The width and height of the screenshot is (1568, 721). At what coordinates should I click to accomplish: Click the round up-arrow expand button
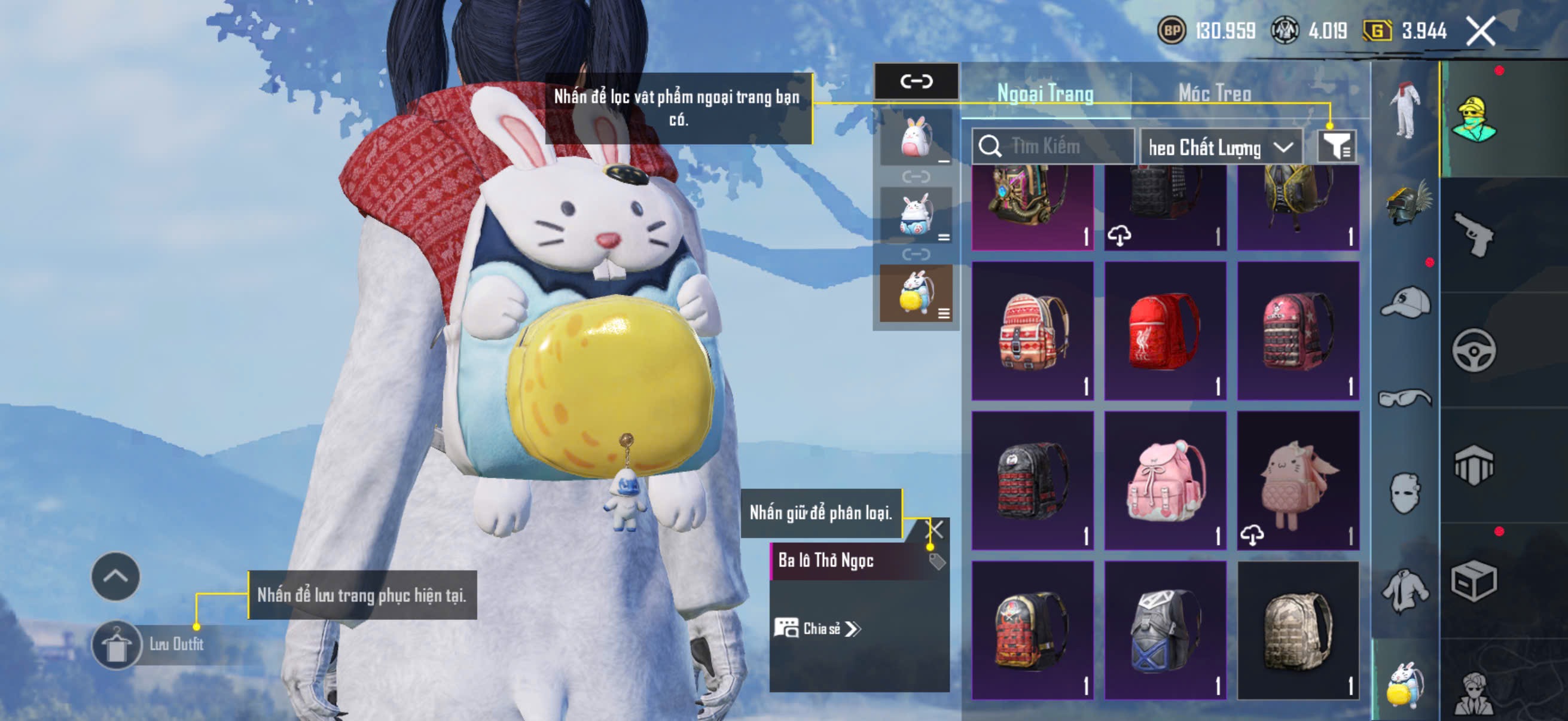tap(115, 577)
